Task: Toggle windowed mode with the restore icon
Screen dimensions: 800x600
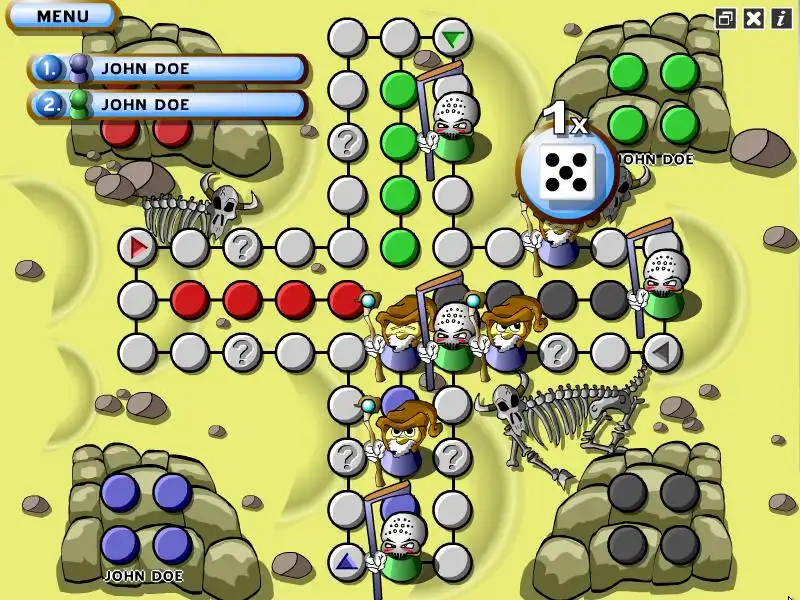Action: coord(726,18)
